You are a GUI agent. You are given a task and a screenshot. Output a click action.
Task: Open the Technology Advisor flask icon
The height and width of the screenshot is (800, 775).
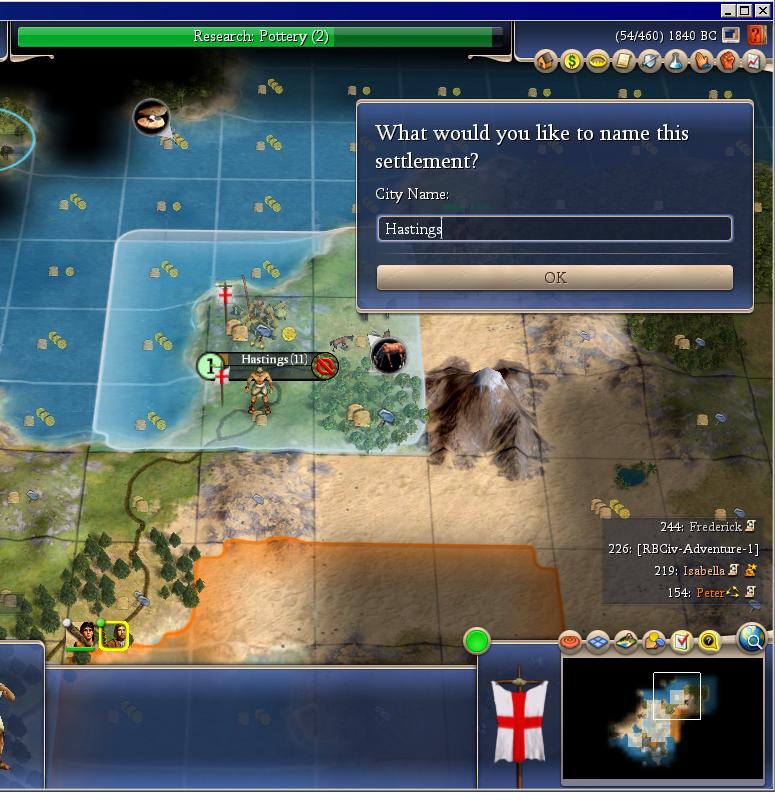(676, 62)
